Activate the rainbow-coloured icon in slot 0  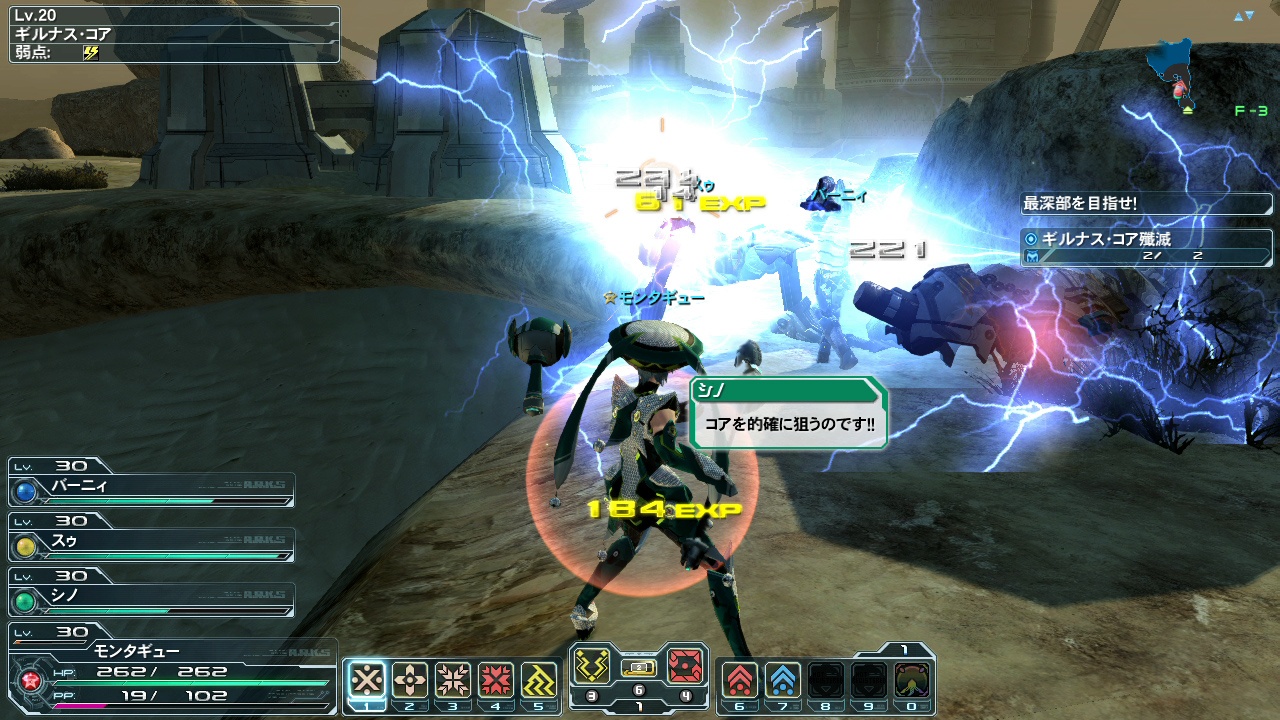pyautogui.click(x=912, y=680)
